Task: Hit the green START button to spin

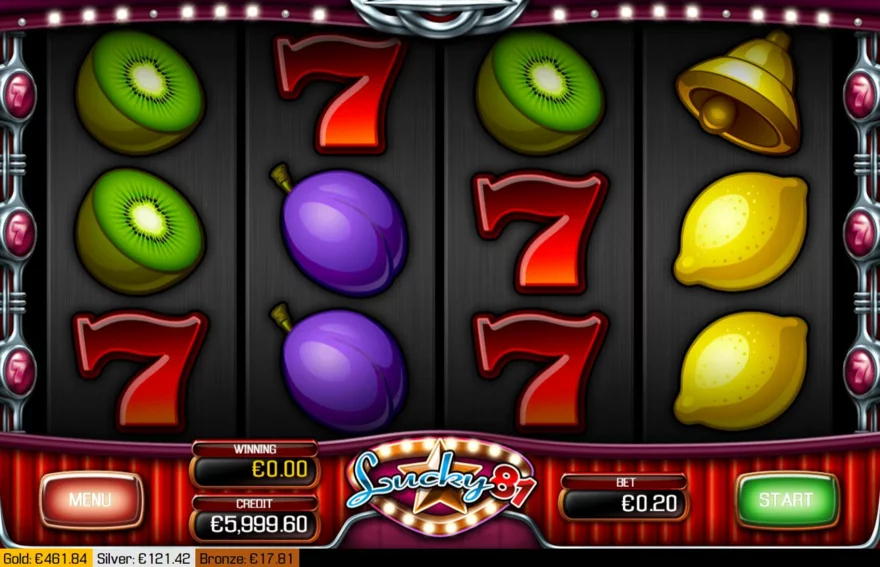Action: tap(786, 499)
